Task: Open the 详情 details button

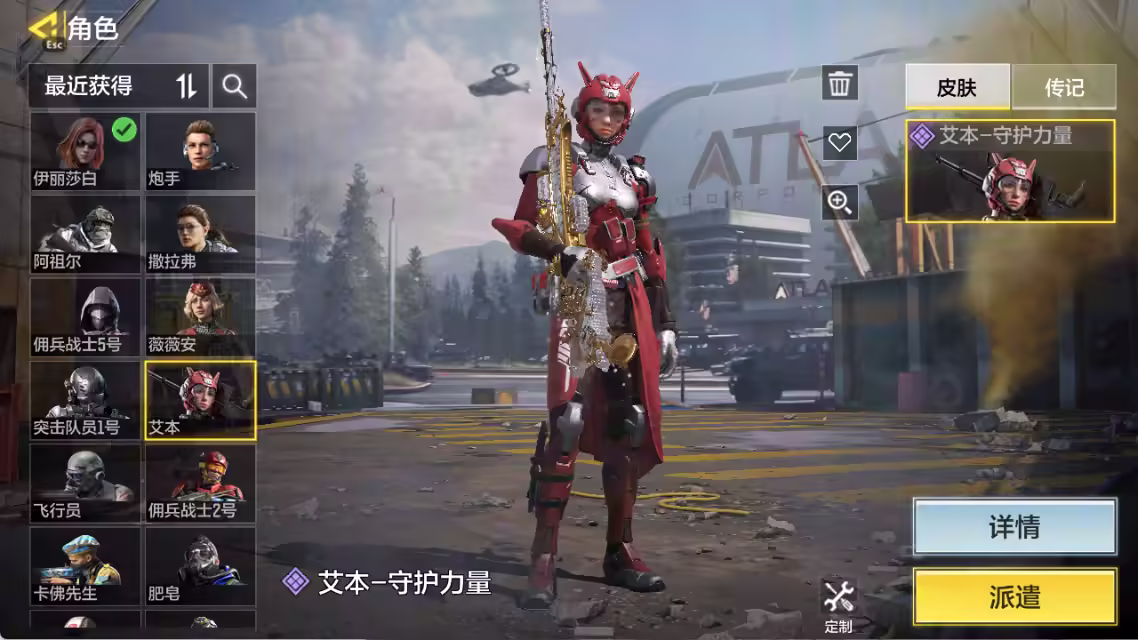Action: click(x=1014, y=527)
